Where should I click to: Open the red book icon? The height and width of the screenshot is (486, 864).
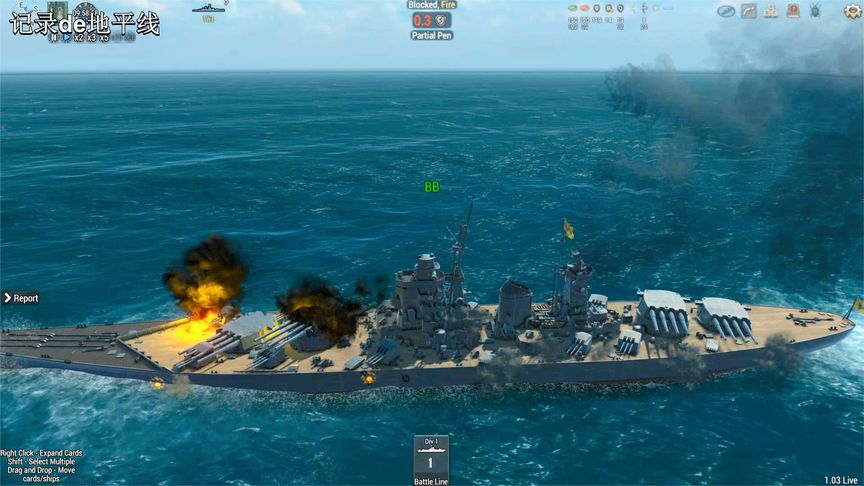793,11
